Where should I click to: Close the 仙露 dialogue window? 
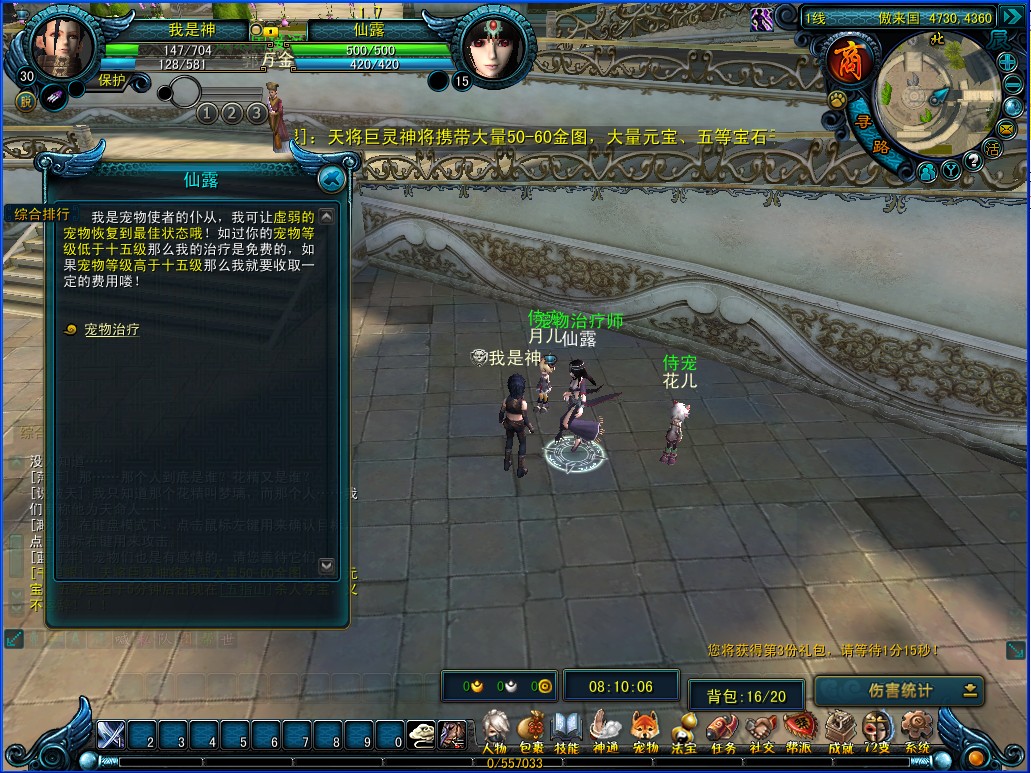tap(332, 180)
